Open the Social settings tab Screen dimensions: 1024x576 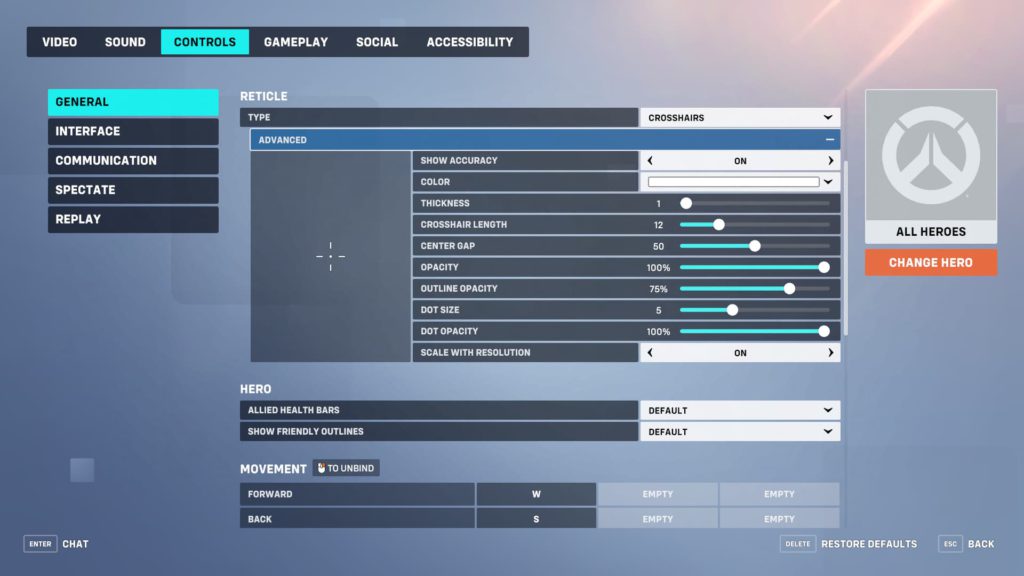(x=377, y=42)
